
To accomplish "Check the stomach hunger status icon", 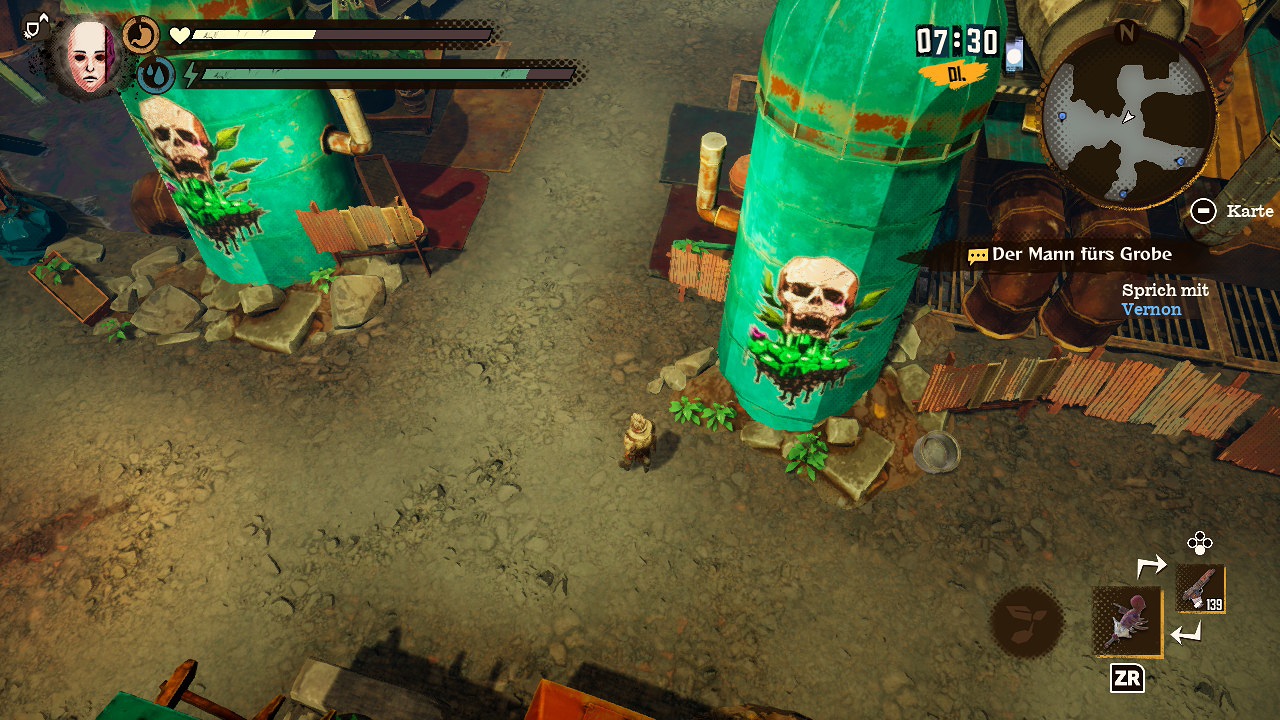I will click(x=141, y=36).
